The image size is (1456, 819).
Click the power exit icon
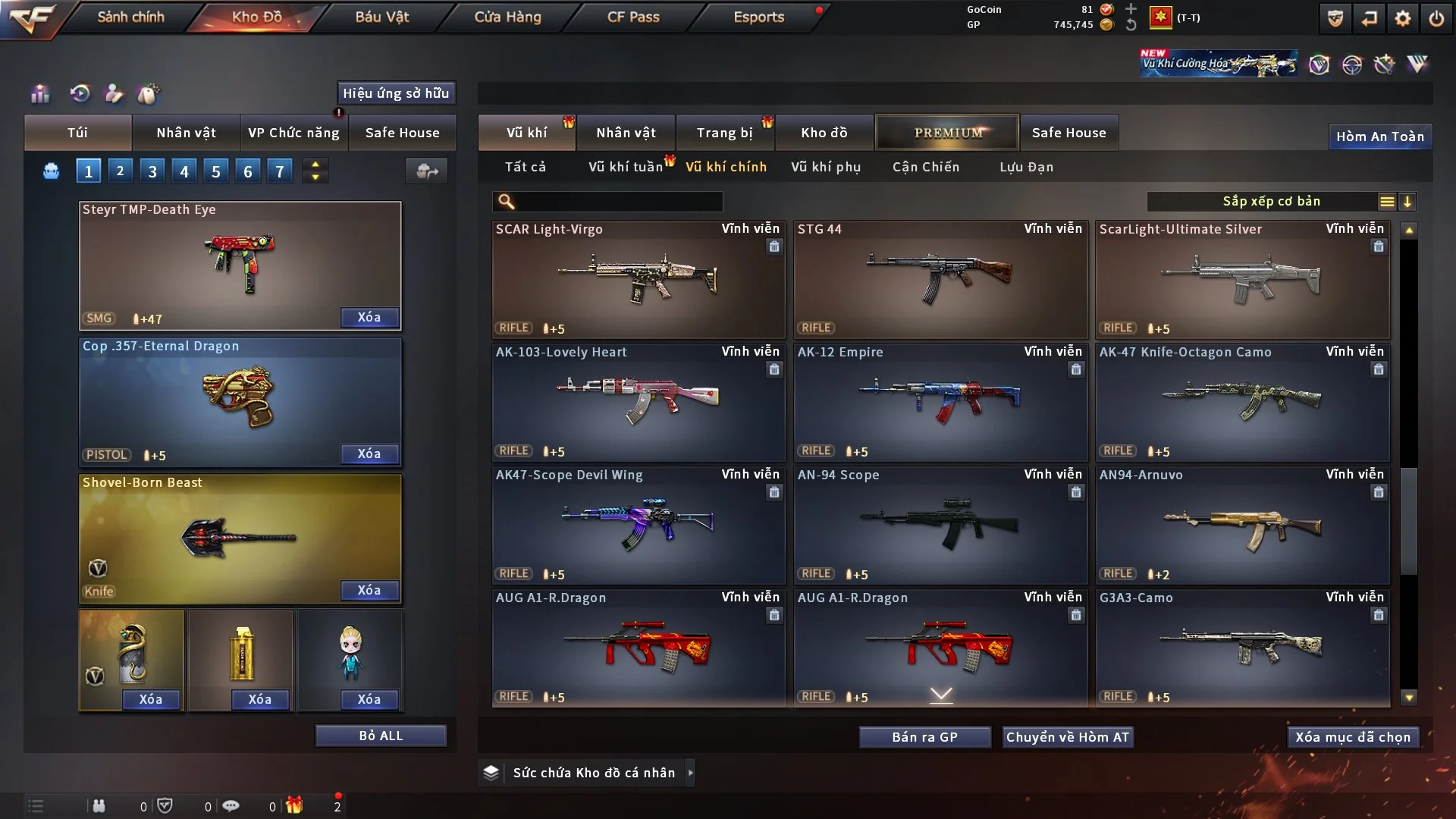[1436, 18]
